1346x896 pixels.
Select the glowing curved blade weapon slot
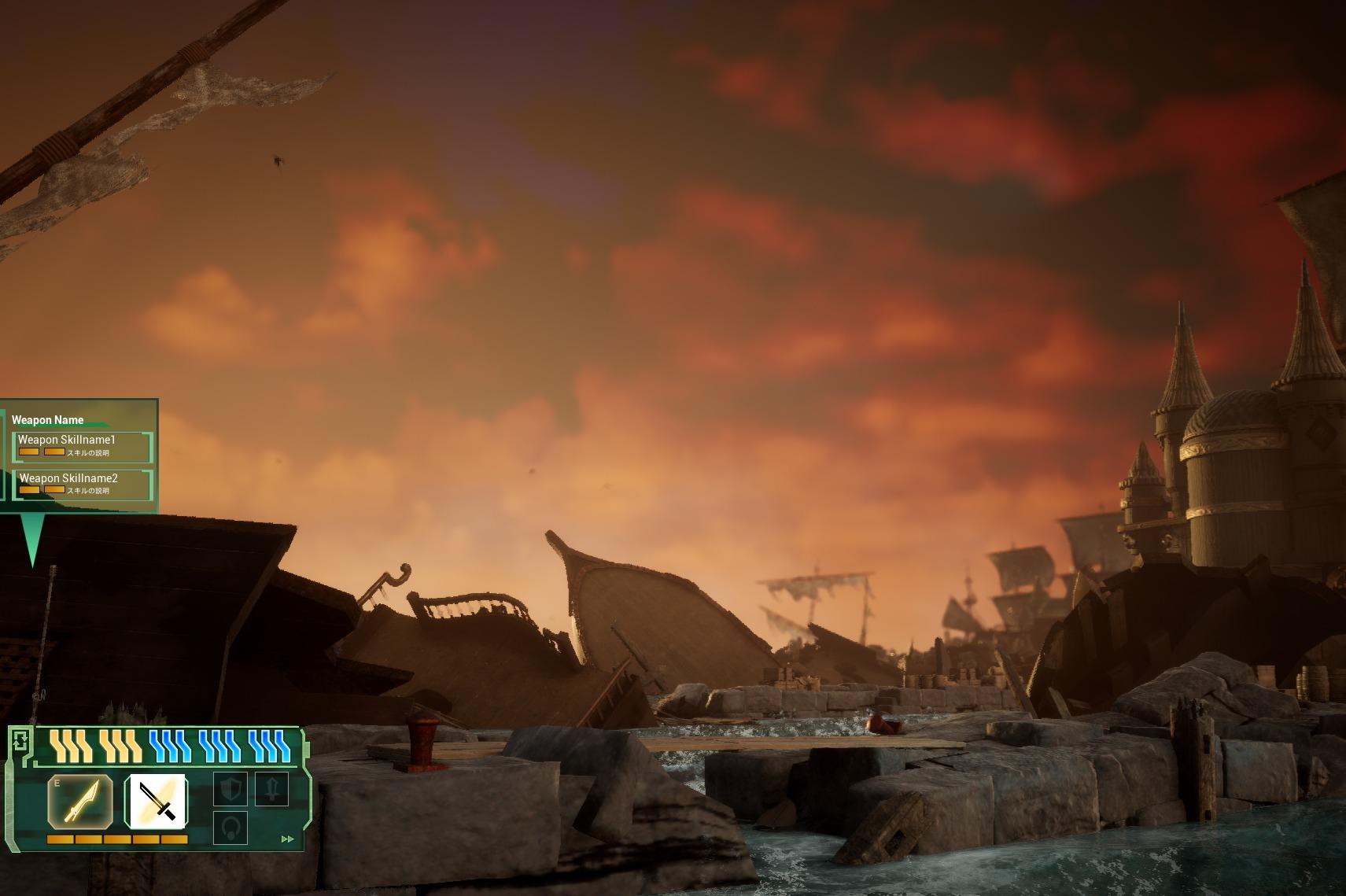pos(80,801)
